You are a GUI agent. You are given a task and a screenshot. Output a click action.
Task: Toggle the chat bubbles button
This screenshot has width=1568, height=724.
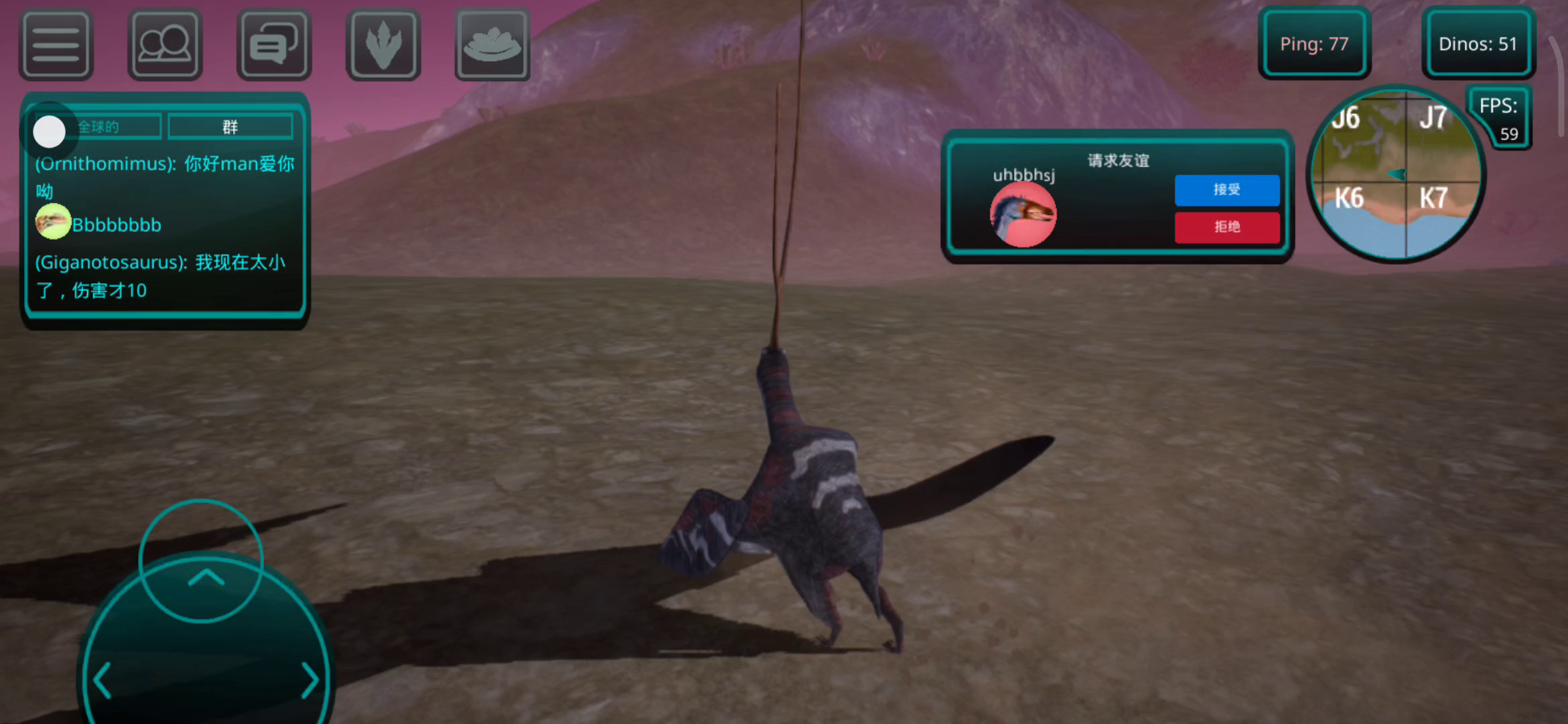coord(274,44)
